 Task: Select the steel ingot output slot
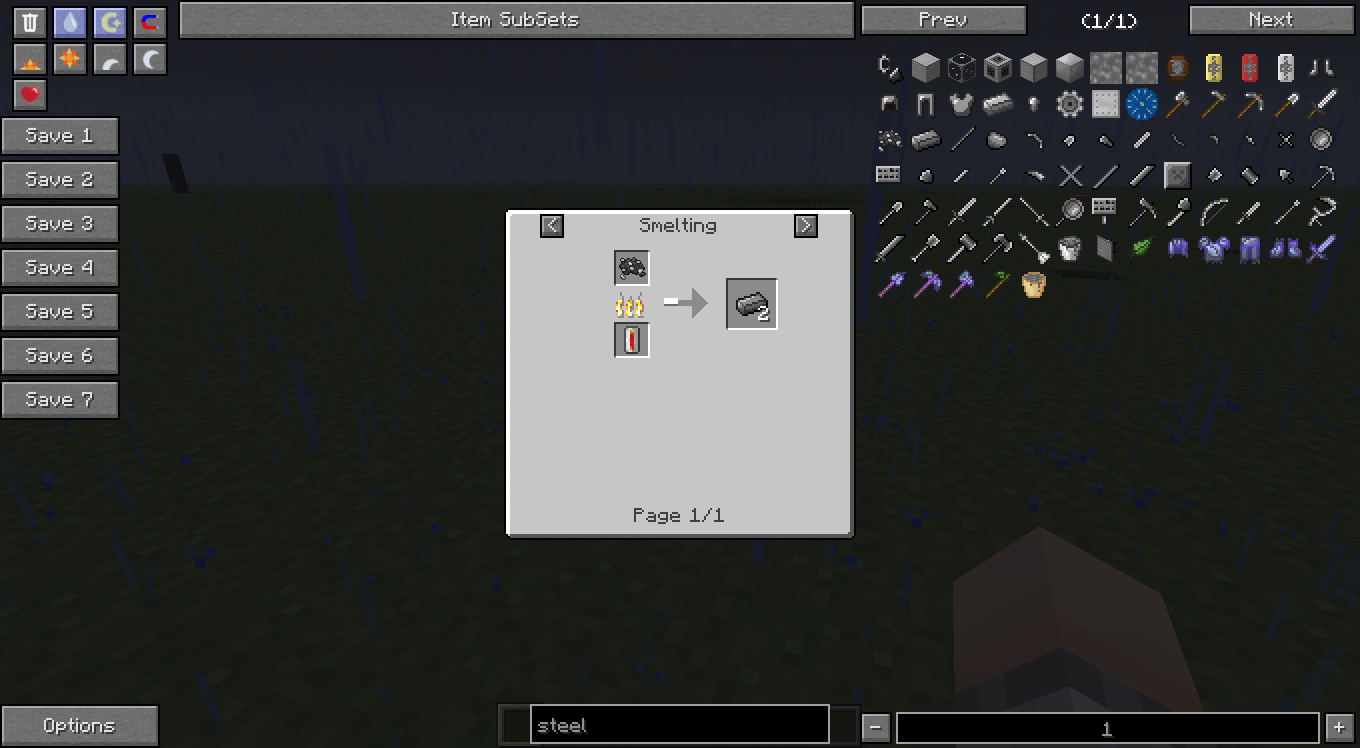click(x=752, y=305)
